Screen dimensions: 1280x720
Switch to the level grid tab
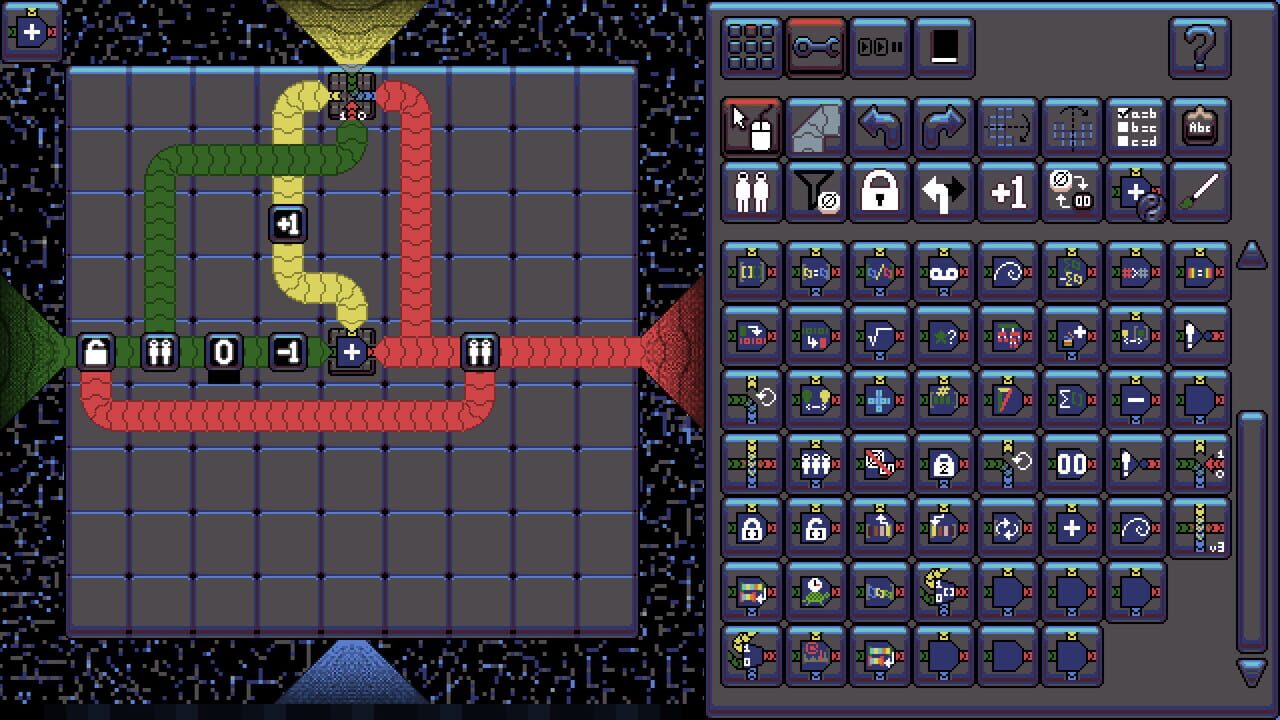point(752,46)
